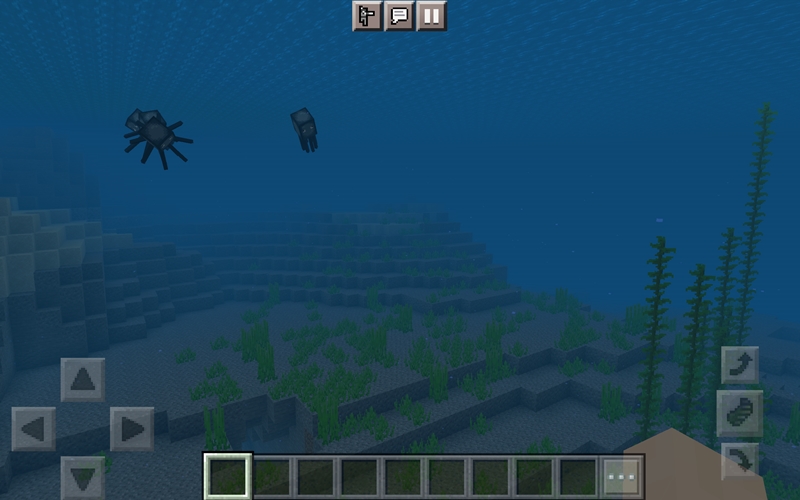The height and width of the screenshot is (500, 800).
Task: Swim downward with the descend arrow button
Action: pos(740,460)
